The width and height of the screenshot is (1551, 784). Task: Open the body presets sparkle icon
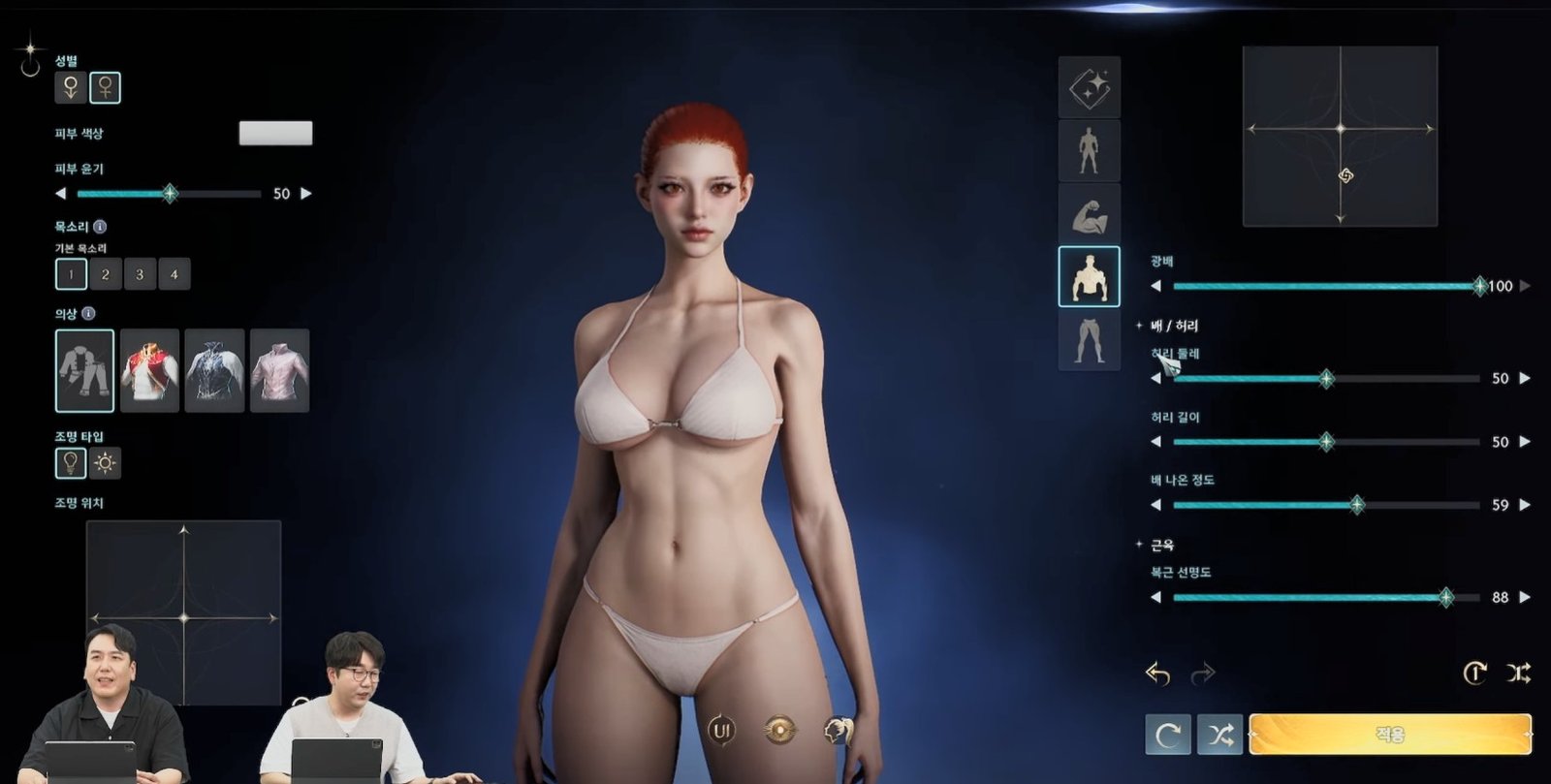(1089, 87)
